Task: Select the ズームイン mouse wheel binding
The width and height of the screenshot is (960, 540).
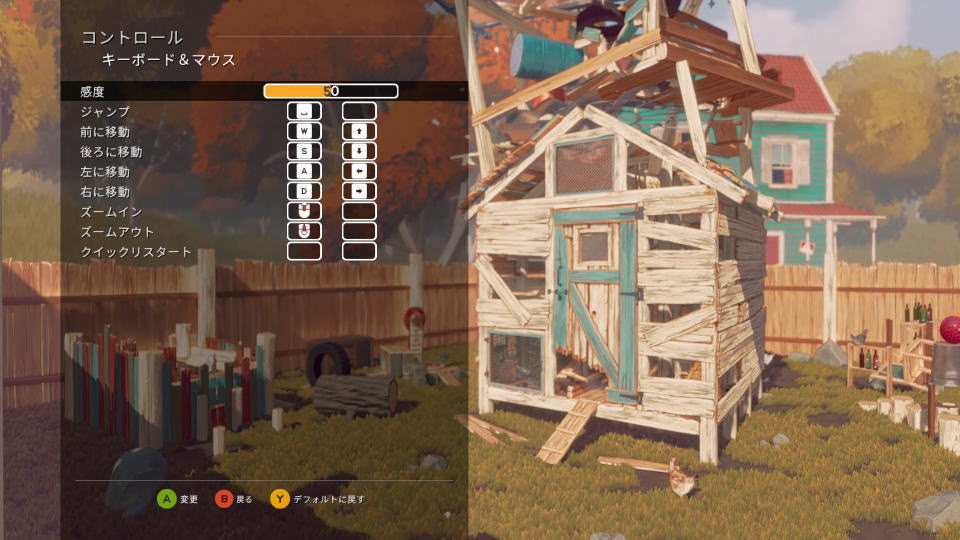Action: point(304,211)
